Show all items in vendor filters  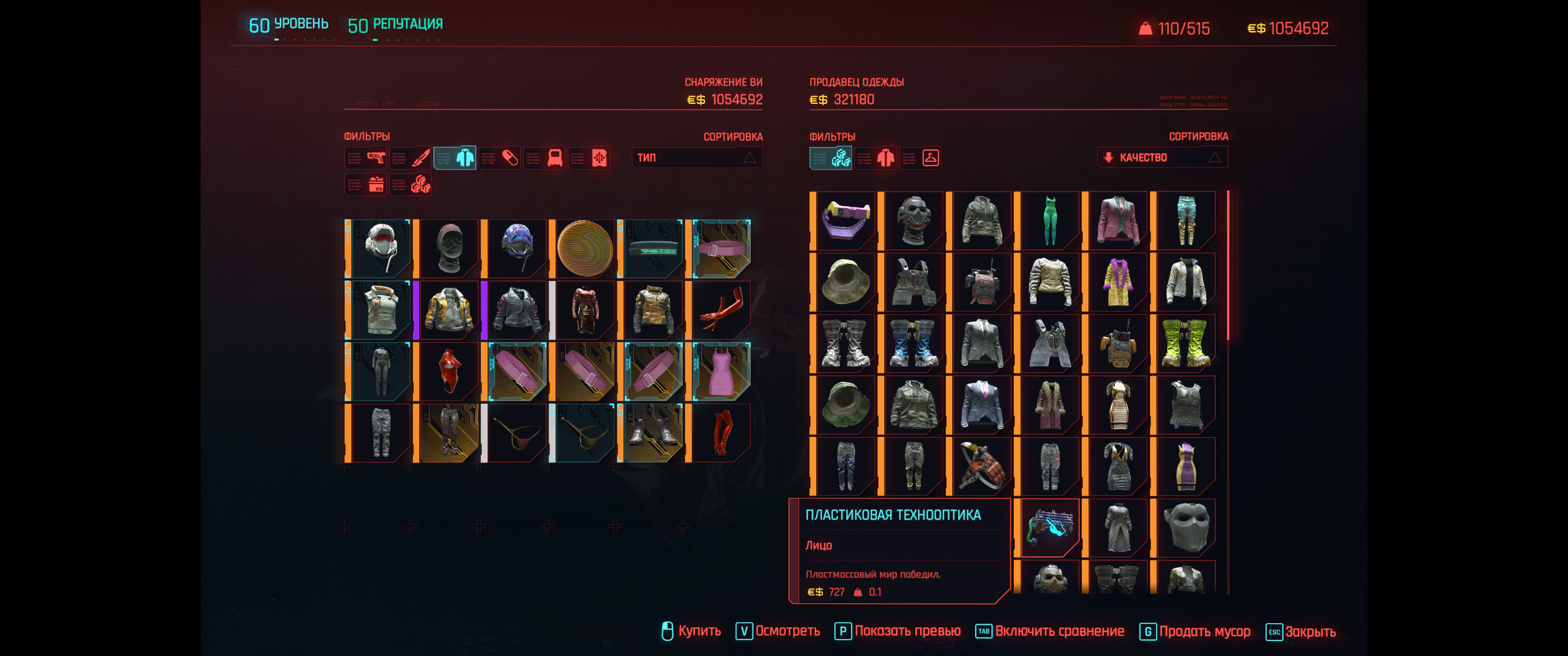tap(831, 158)
